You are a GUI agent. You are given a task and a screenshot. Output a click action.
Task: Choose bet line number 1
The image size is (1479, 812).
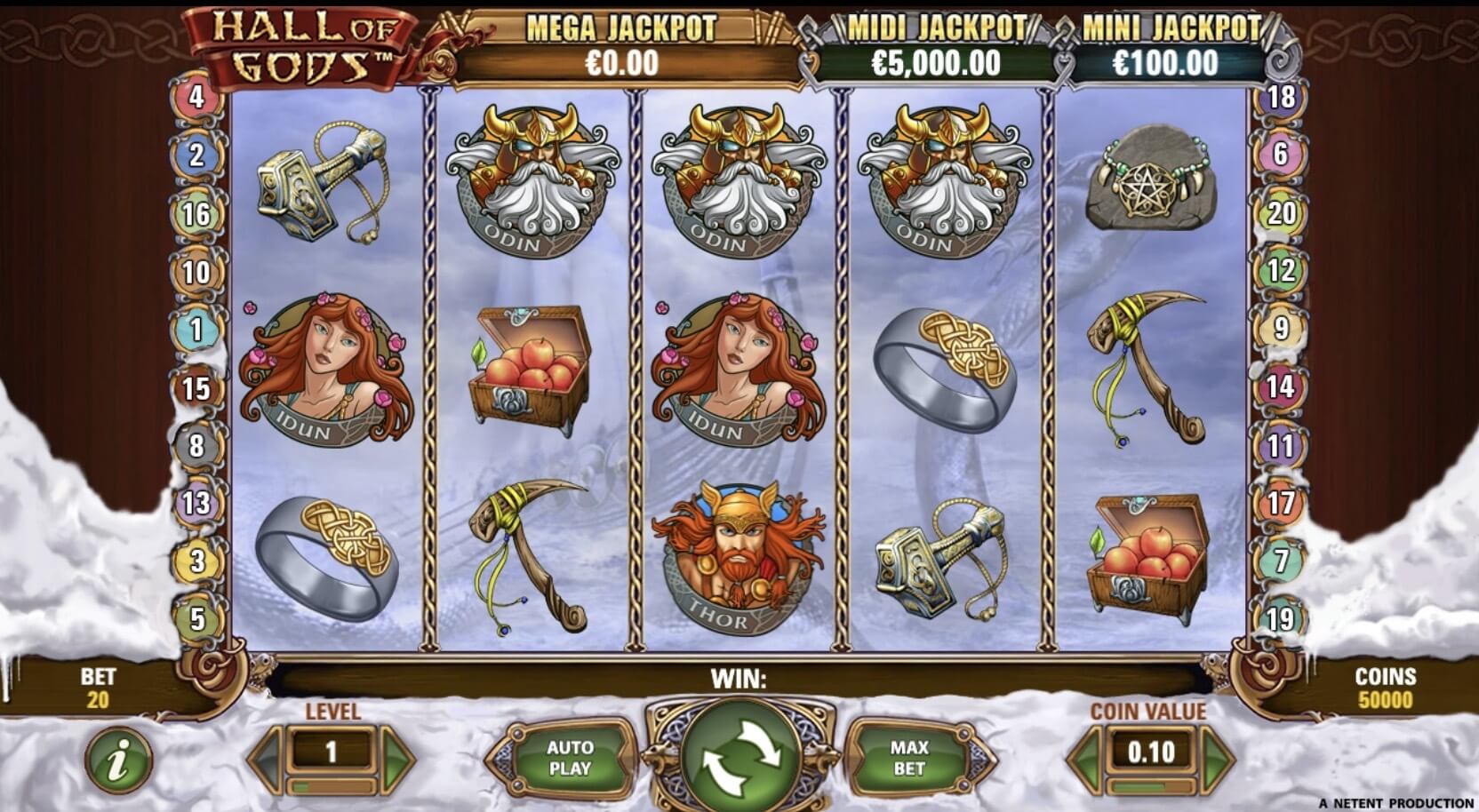196,330
